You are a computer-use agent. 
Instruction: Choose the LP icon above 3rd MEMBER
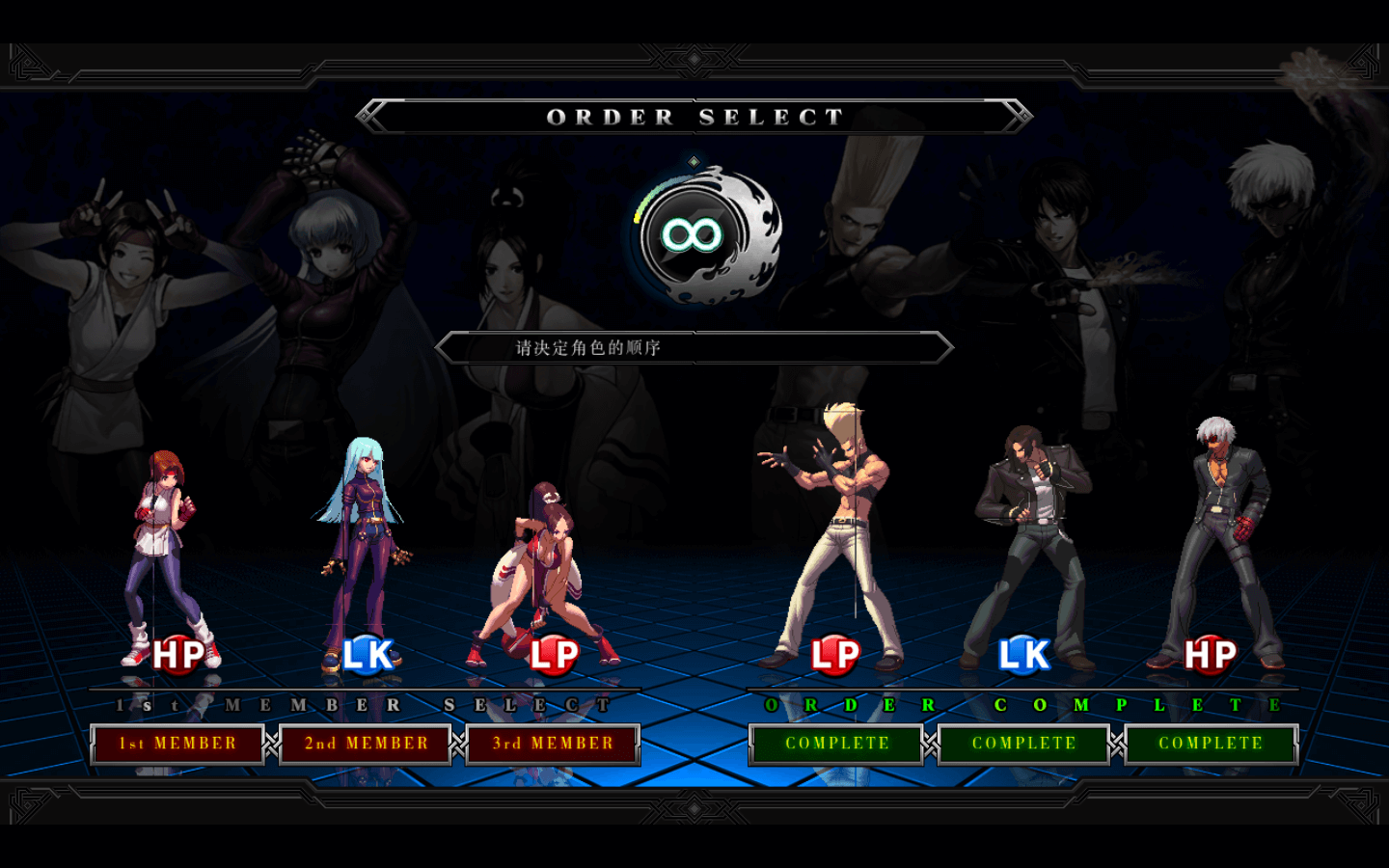pos(554,655)
